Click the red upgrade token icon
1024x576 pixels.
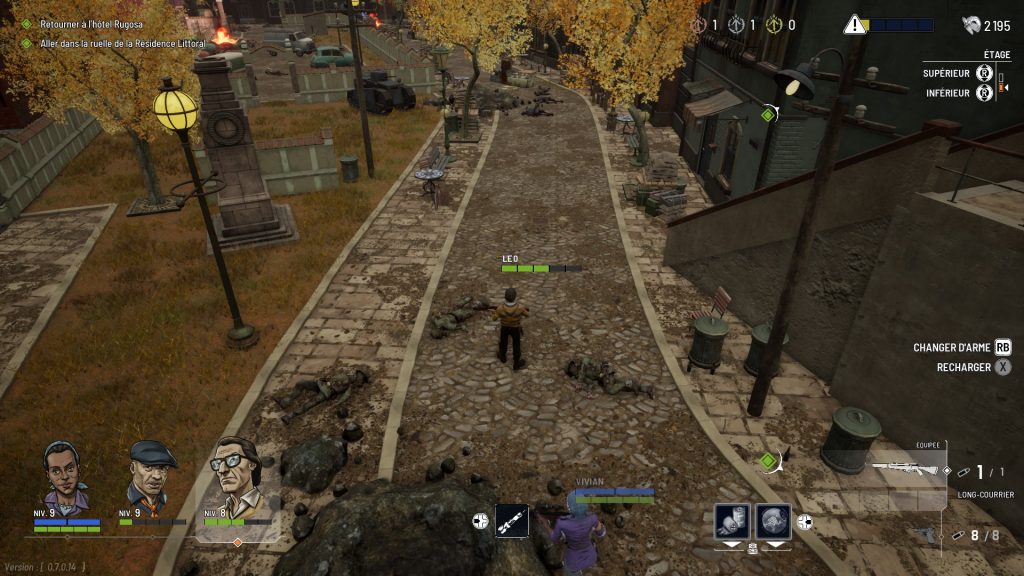coord(696,25)
